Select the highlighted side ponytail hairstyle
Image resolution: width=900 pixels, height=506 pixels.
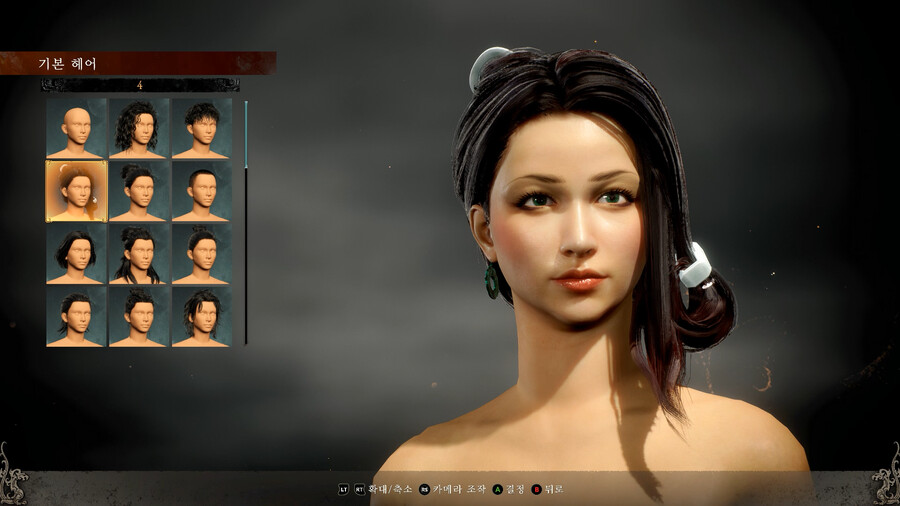[x=76, y=191]
